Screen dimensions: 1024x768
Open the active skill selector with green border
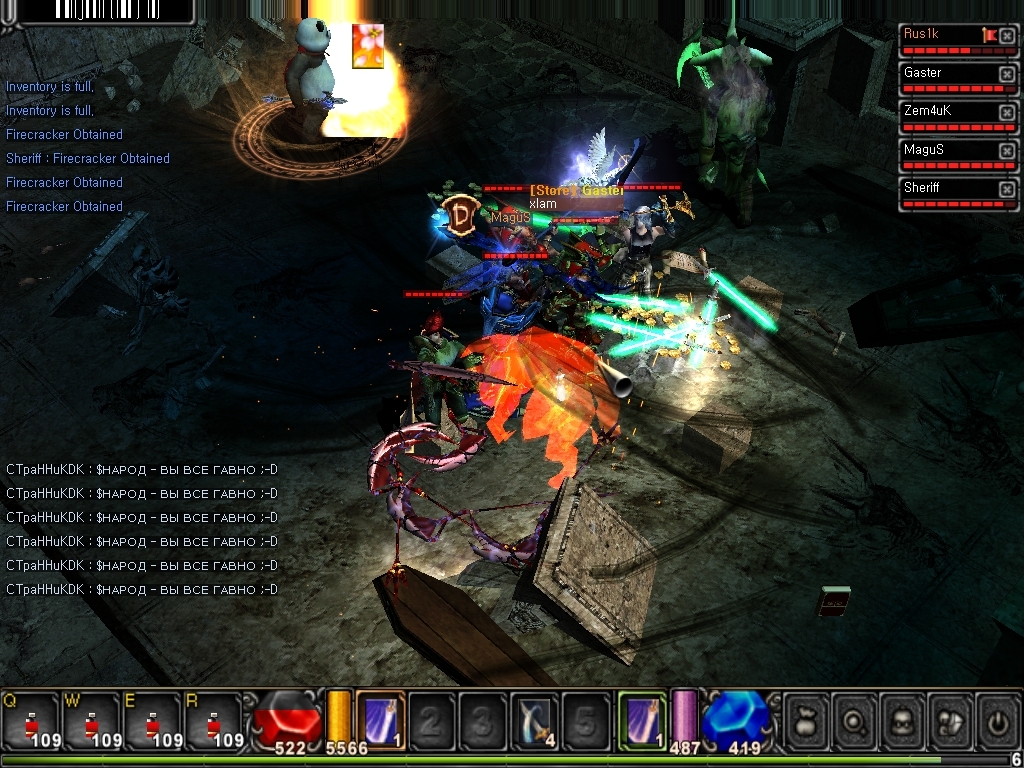click(641, 719)
